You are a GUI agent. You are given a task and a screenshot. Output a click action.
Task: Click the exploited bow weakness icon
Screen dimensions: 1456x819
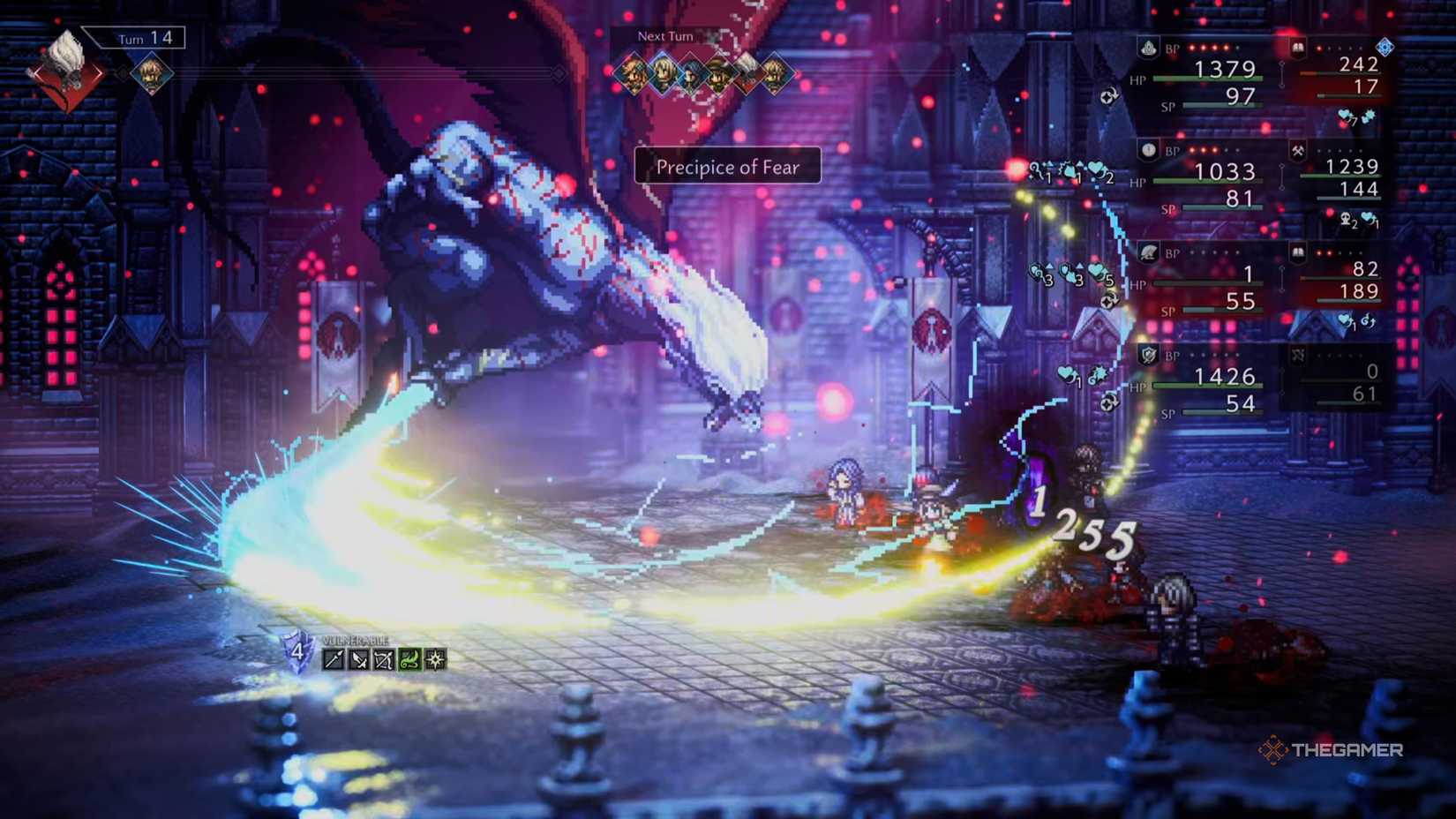(x=383, y=660)
